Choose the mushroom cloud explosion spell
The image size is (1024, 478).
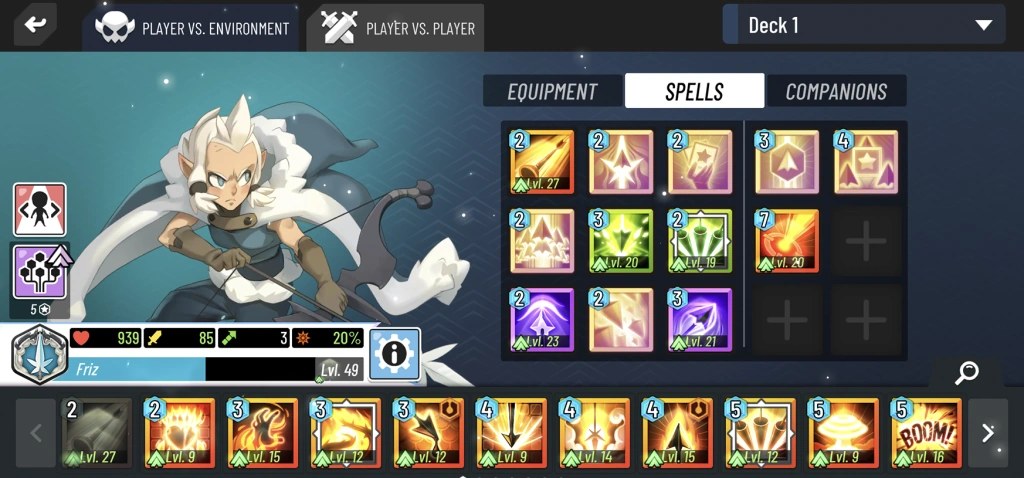point(844,433)
